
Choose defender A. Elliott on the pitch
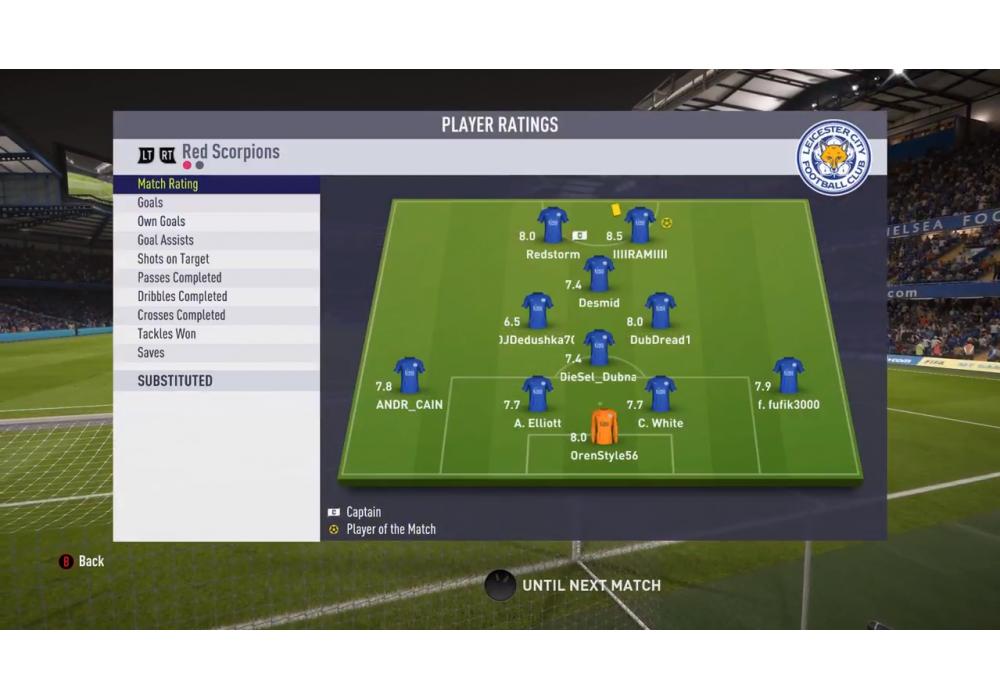click(x=538, y=394)
